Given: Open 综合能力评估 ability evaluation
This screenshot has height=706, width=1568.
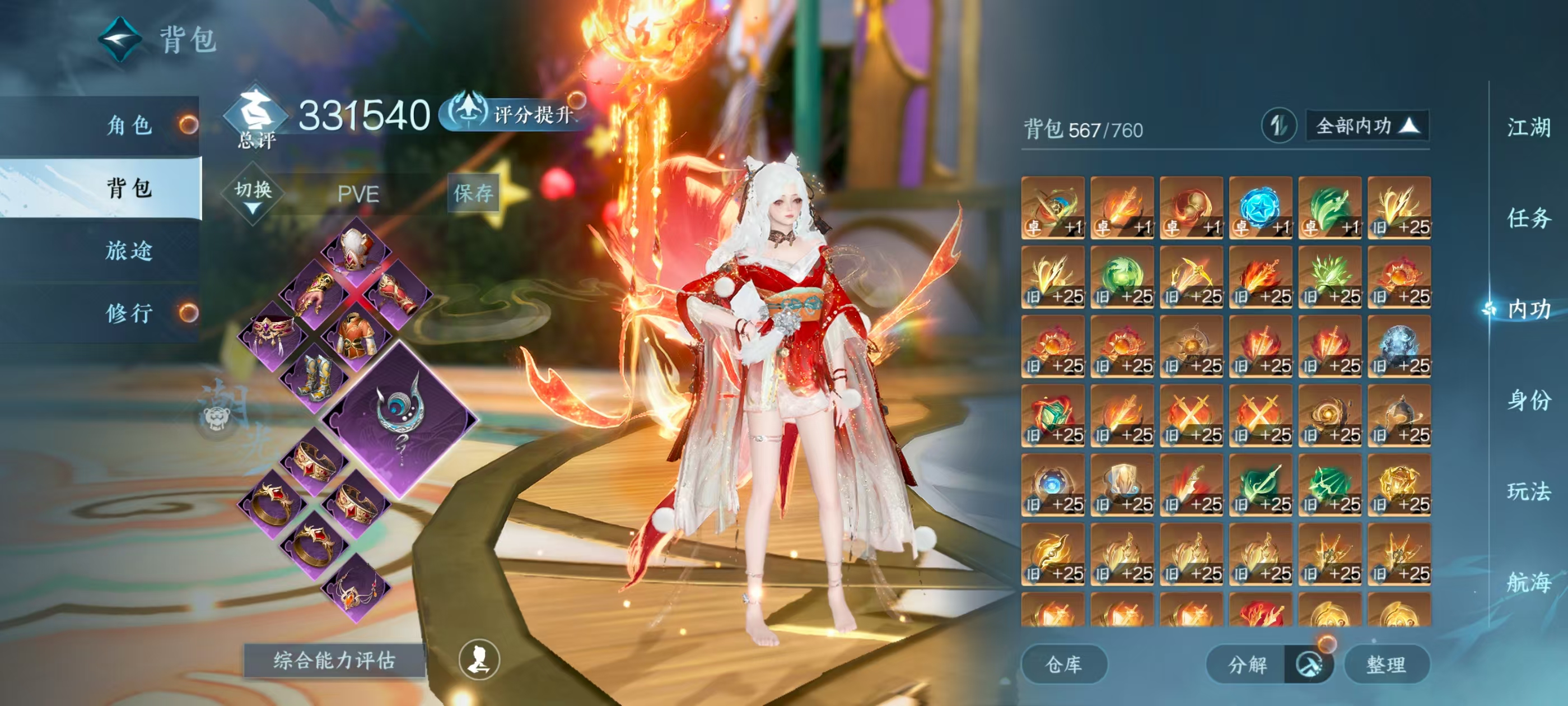Looking at the screenshot, I should [334, 660].
